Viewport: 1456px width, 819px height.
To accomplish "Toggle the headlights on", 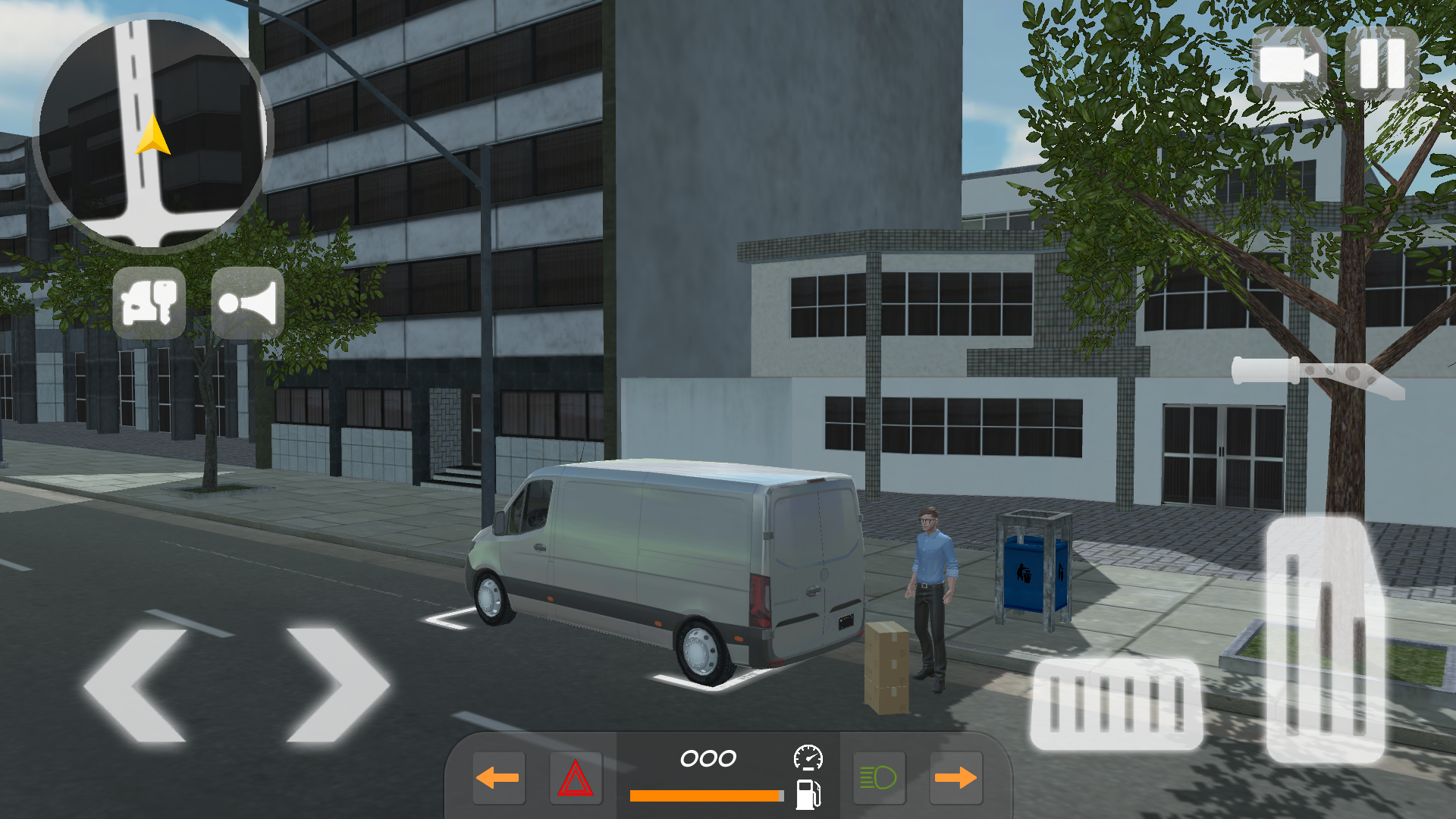I will pos(879,776).
